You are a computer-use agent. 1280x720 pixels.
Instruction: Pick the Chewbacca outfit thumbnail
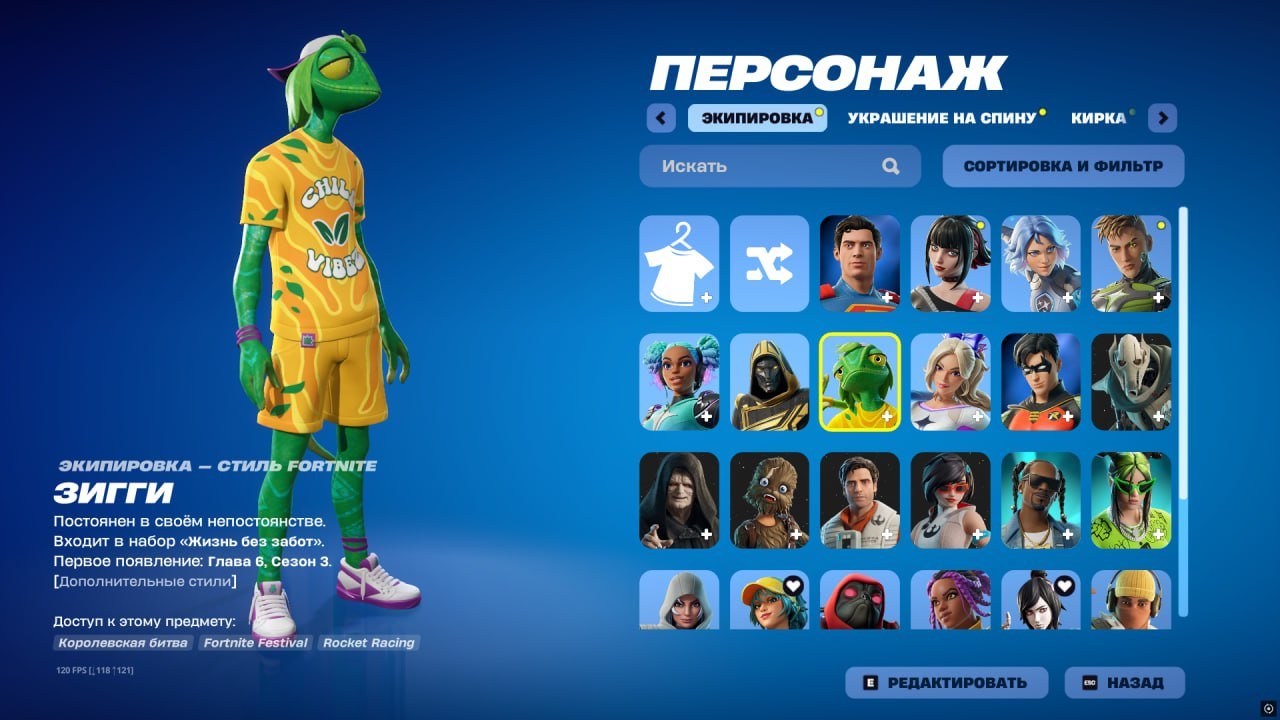tap(769, 501)
